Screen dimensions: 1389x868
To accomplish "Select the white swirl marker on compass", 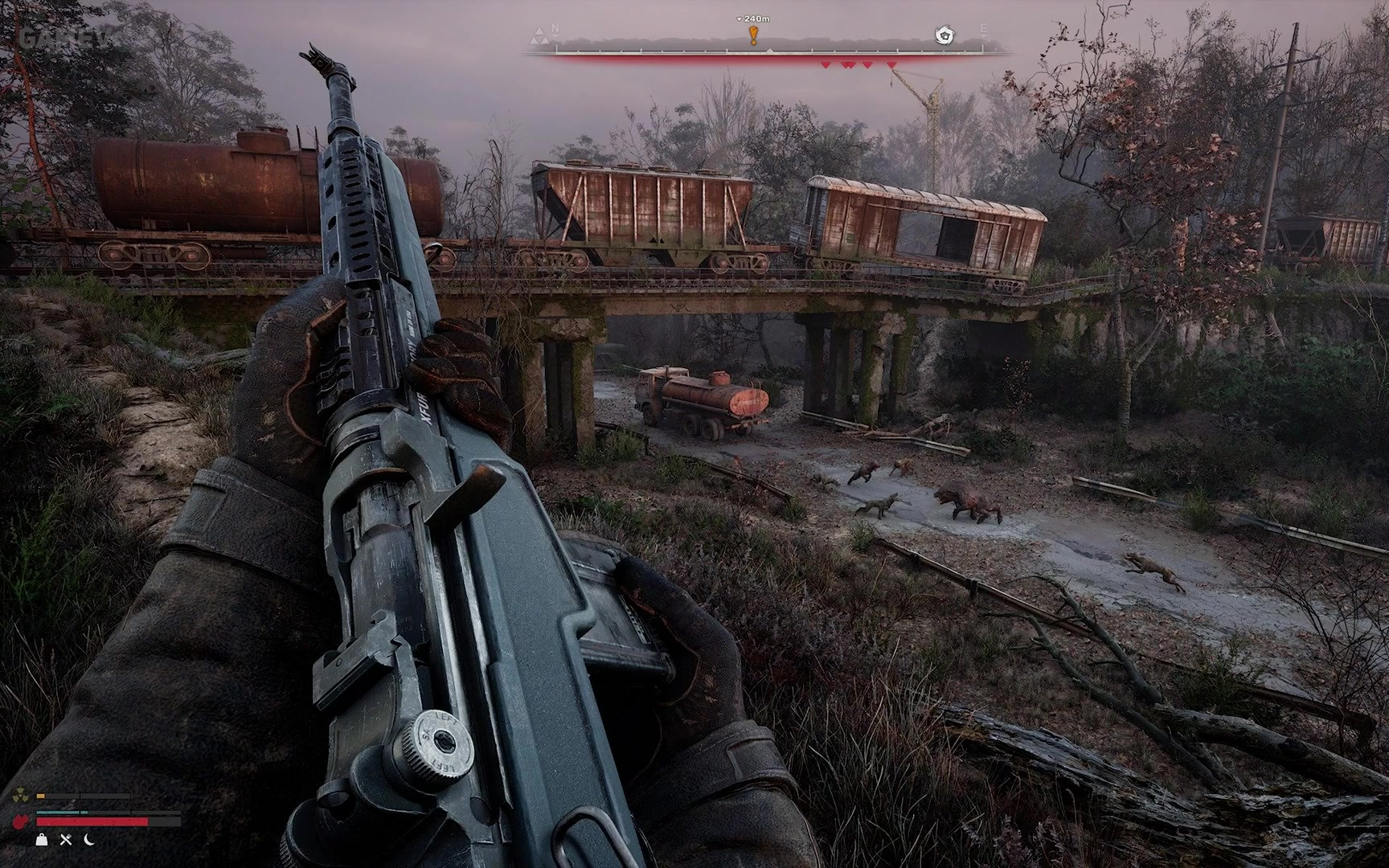I will click(x=944, y=35).
